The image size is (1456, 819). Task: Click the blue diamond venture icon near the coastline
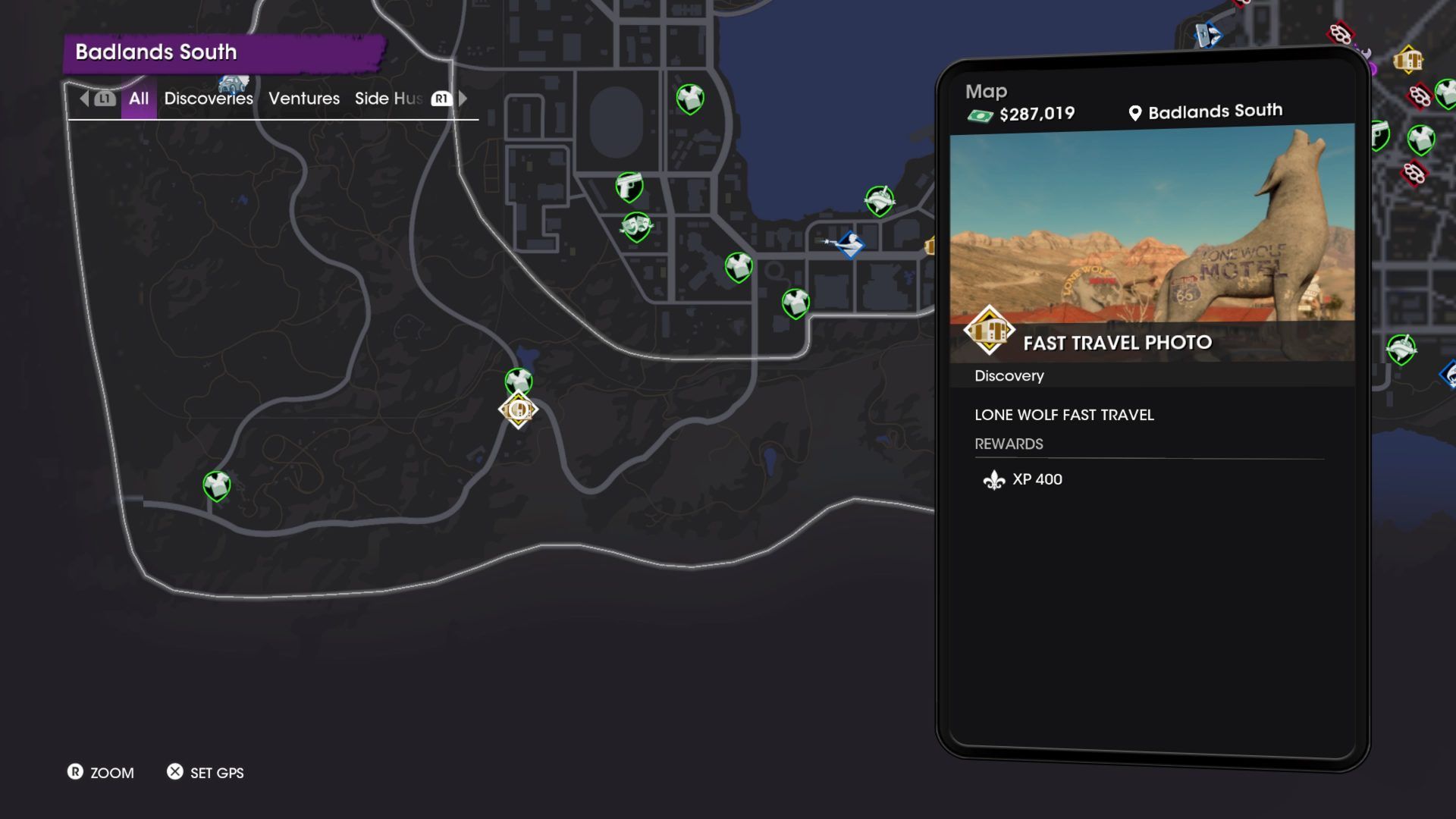[852, 245]
